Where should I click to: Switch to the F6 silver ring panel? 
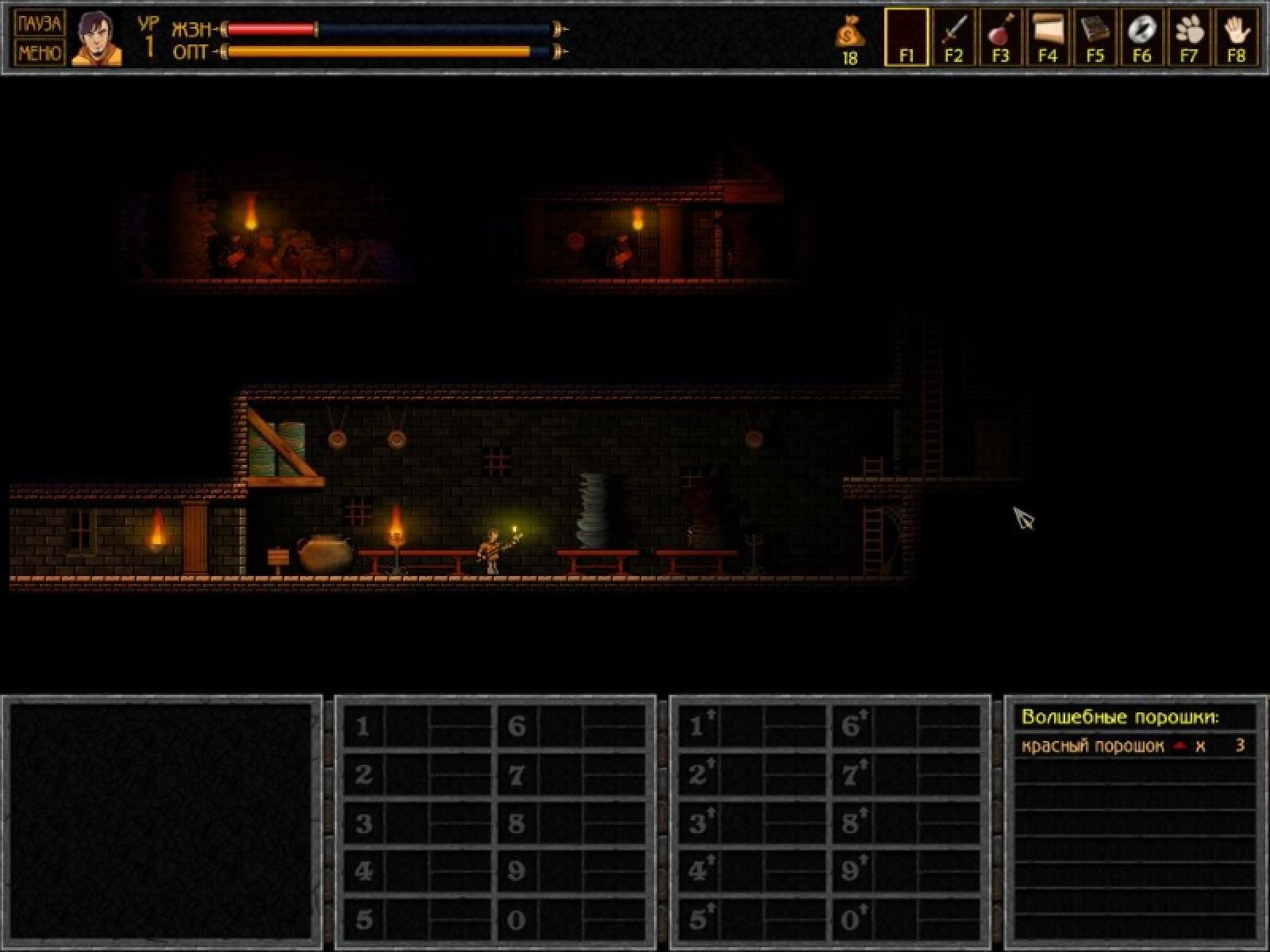coord(1141,36)
